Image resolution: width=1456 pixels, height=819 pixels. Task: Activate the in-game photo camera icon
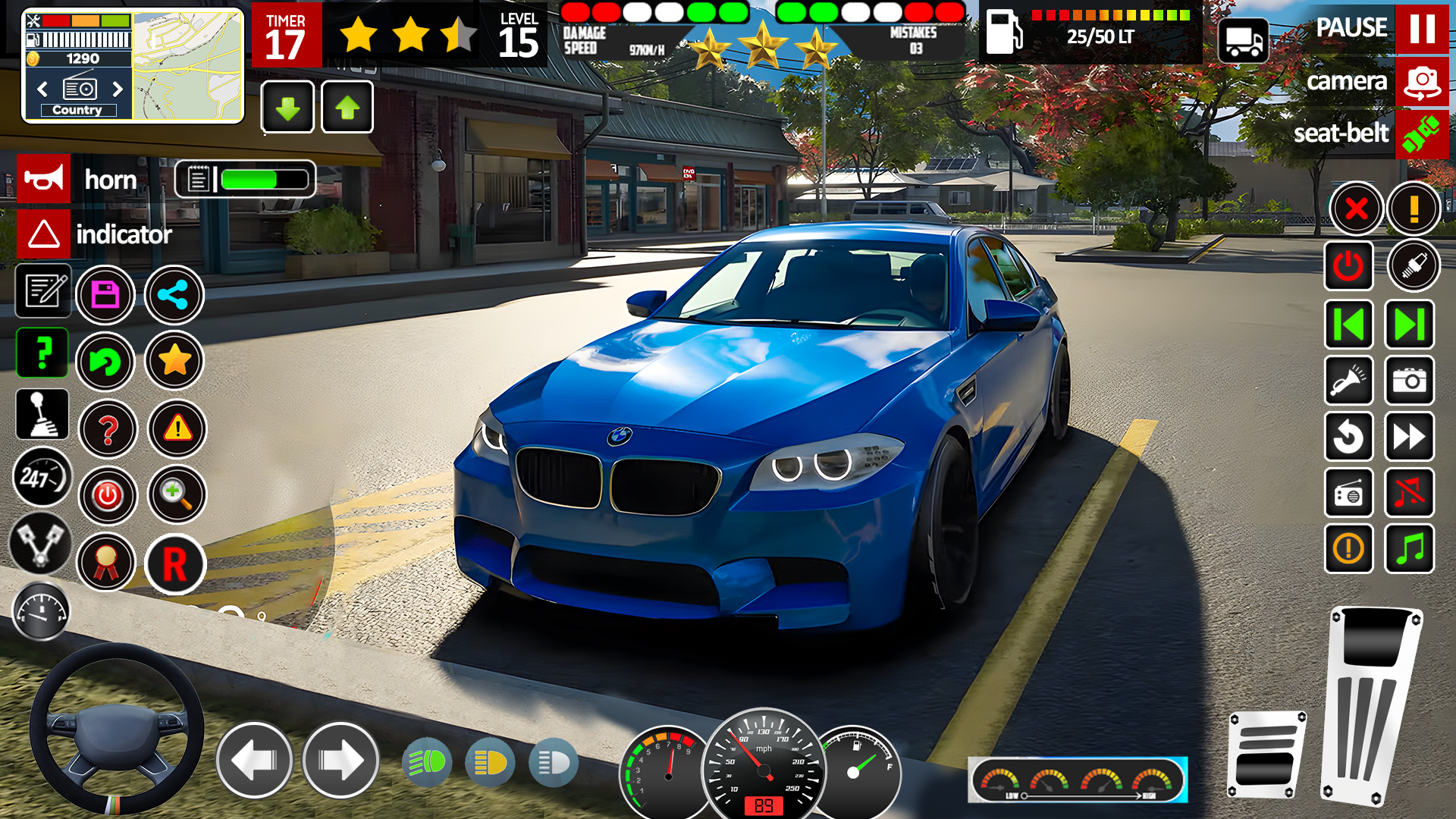tap(1409, 381)
